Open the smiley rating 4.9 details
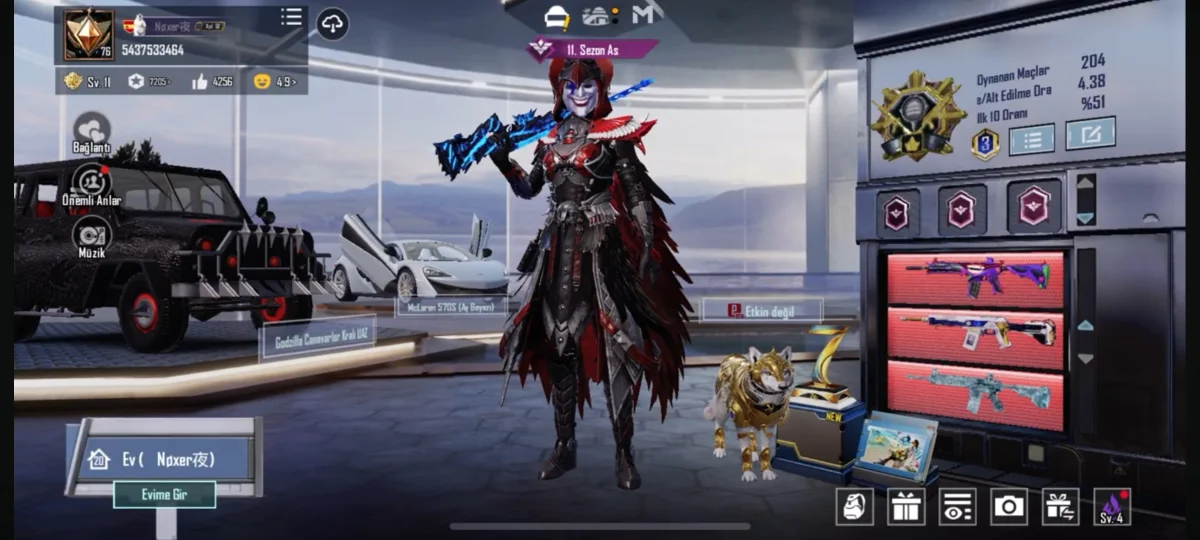The height and width of the screenshot is (540, 1200). pos(274,81)
